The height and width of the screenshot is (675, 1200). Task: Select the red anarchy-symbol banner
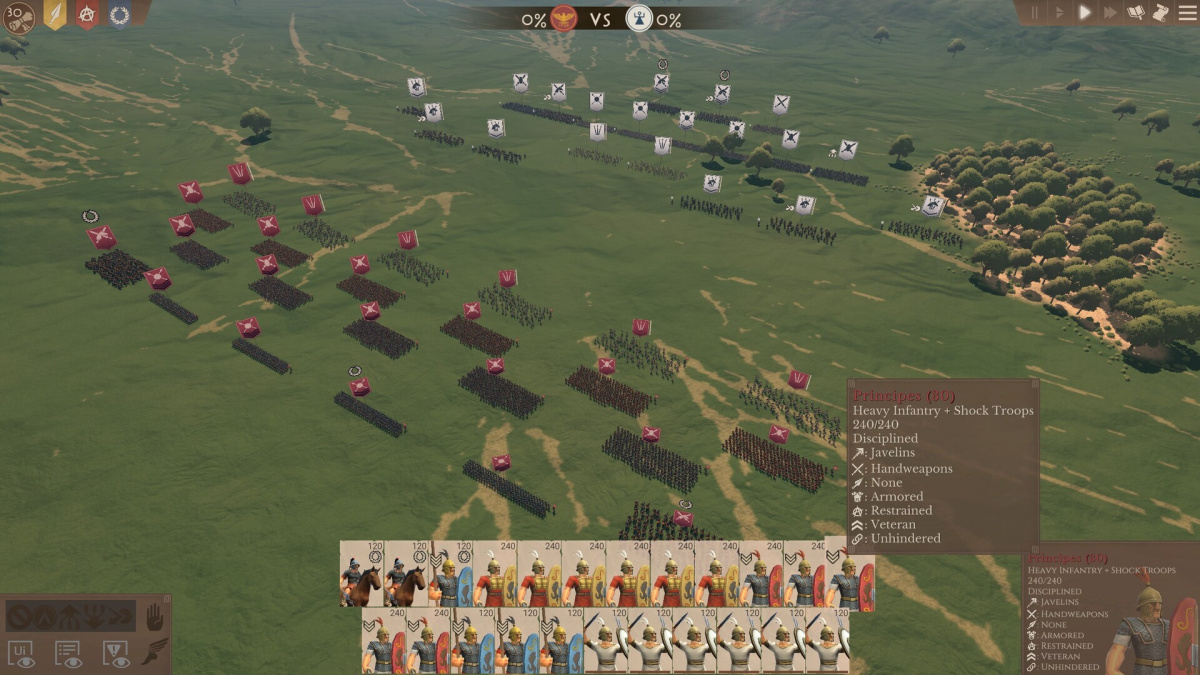coord(87,15)
